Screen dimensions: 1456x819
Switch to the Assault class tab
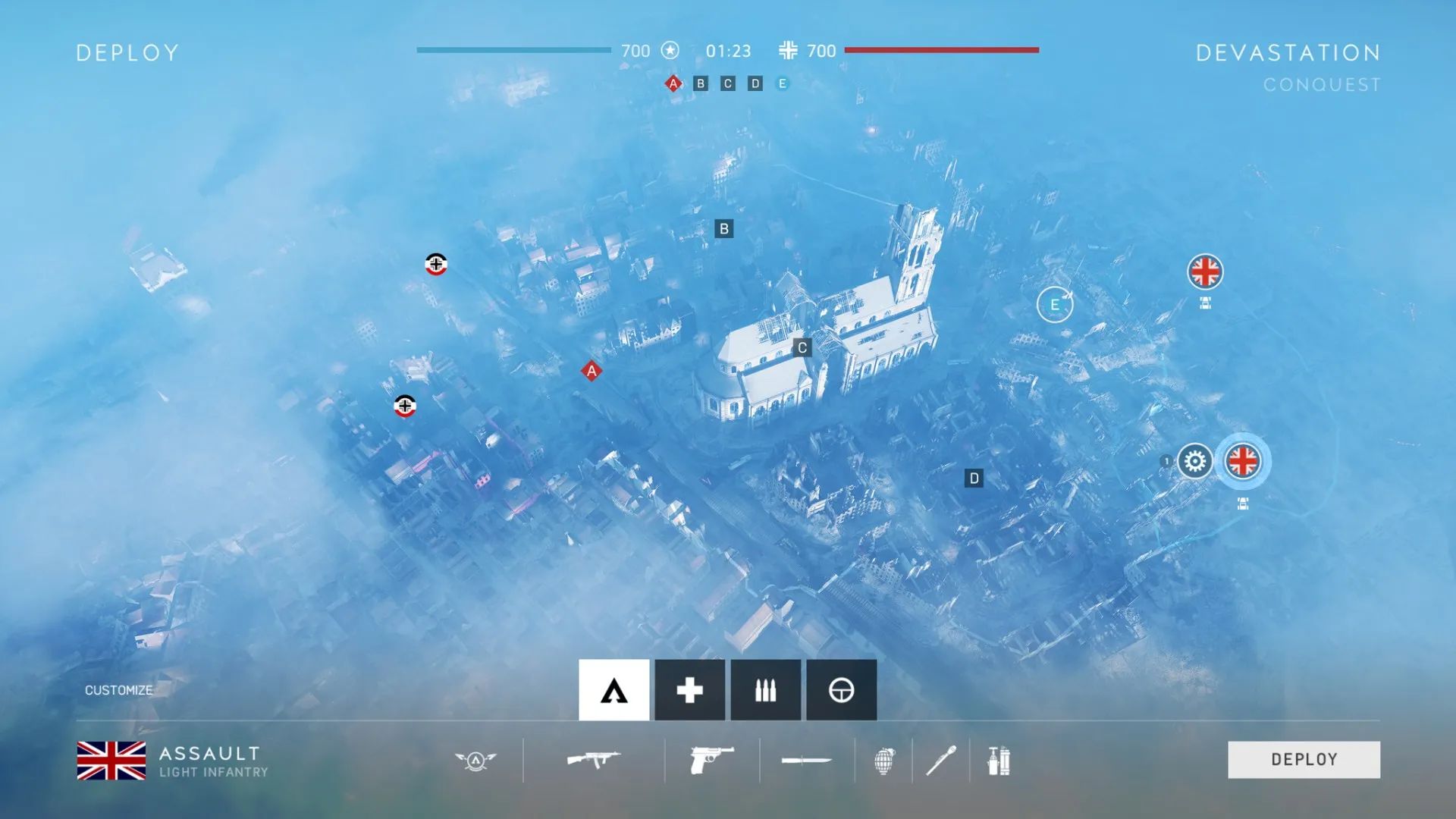coord(613,689)
